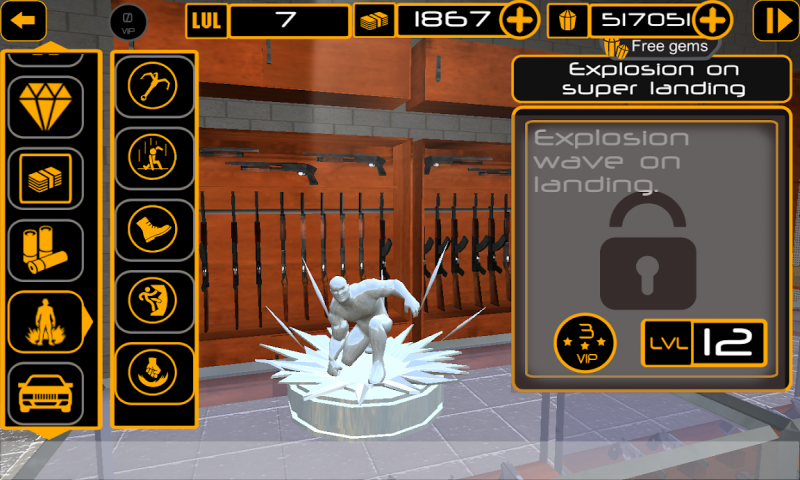Image resolution: width=800 pixels, height=480 pixels.
Task: Go back with the left arrow button
Action: click(x=24, y=19)
